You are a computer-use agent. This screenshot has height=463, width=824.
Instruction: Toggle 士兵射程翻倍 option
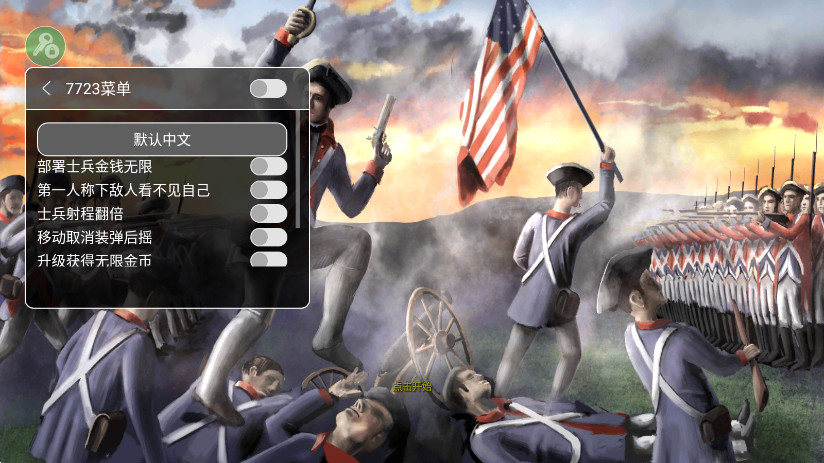pos(268,213)
